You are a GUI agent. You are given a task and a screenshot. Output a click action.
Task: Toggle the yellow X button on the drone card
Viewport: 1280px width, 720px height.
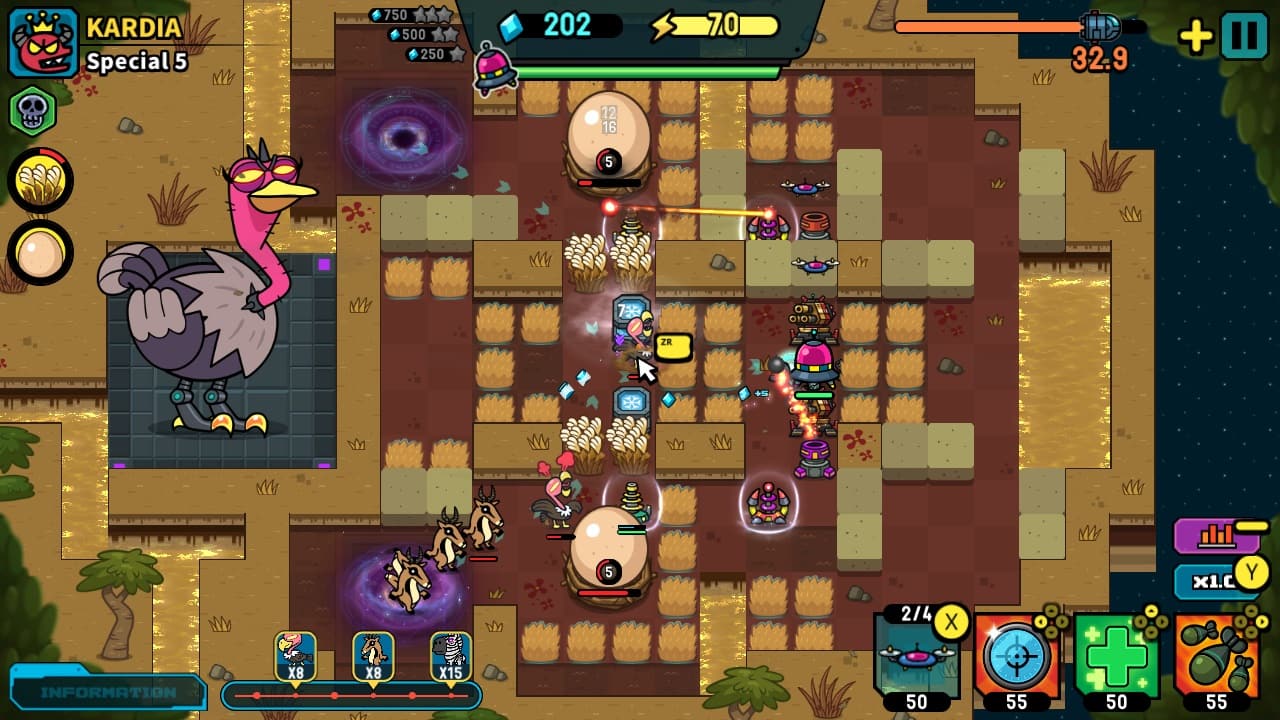tap(951, 623)
